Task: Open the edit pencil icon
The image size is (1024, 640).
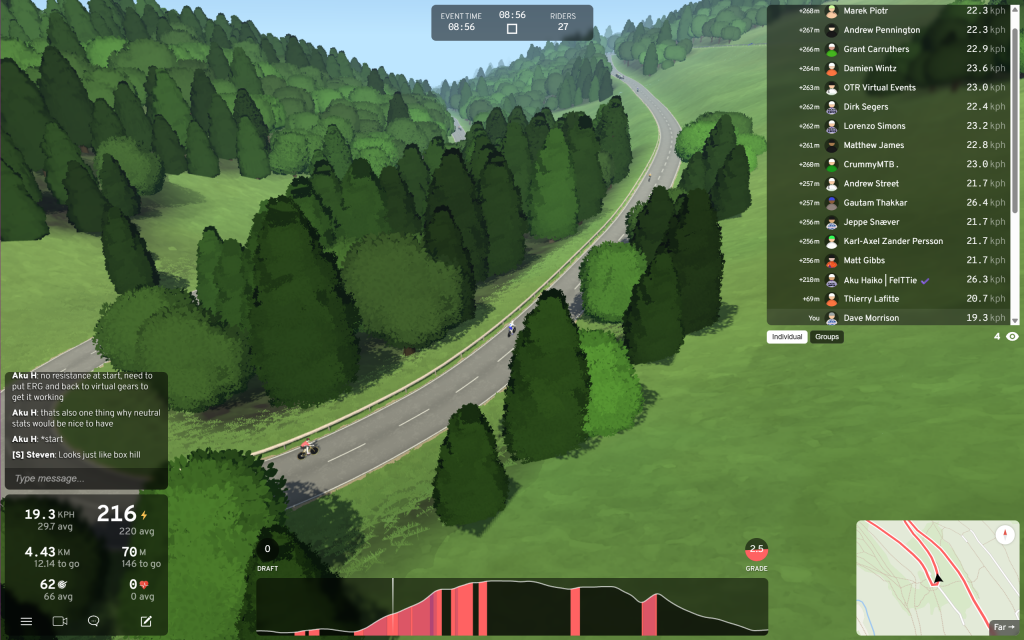Action: tap(146, 621)
